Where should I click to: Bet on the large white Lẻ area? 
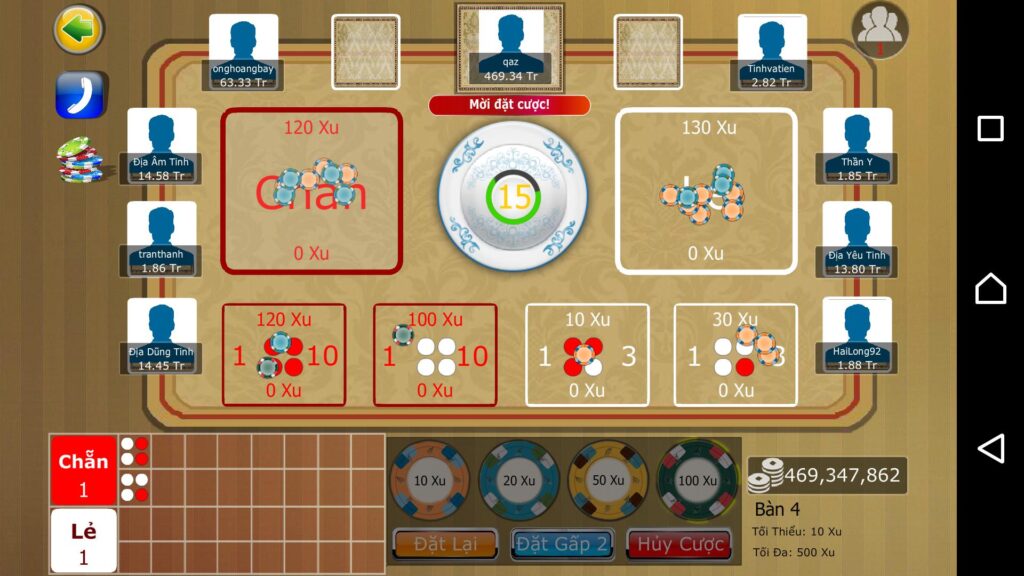pos(706,191)
